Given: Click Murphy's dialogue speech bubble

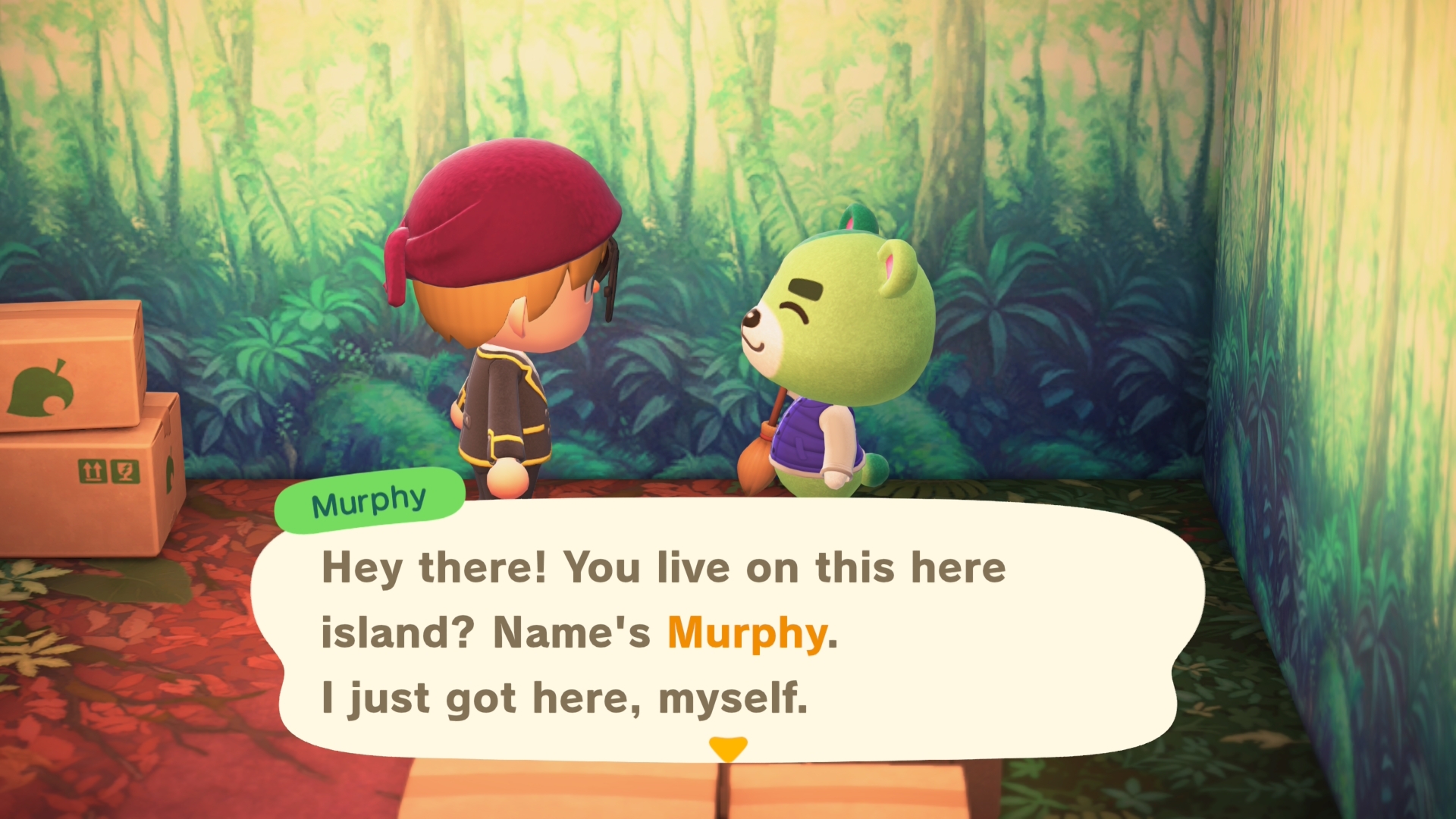Looking at the screenshot, I should [728, 631].
